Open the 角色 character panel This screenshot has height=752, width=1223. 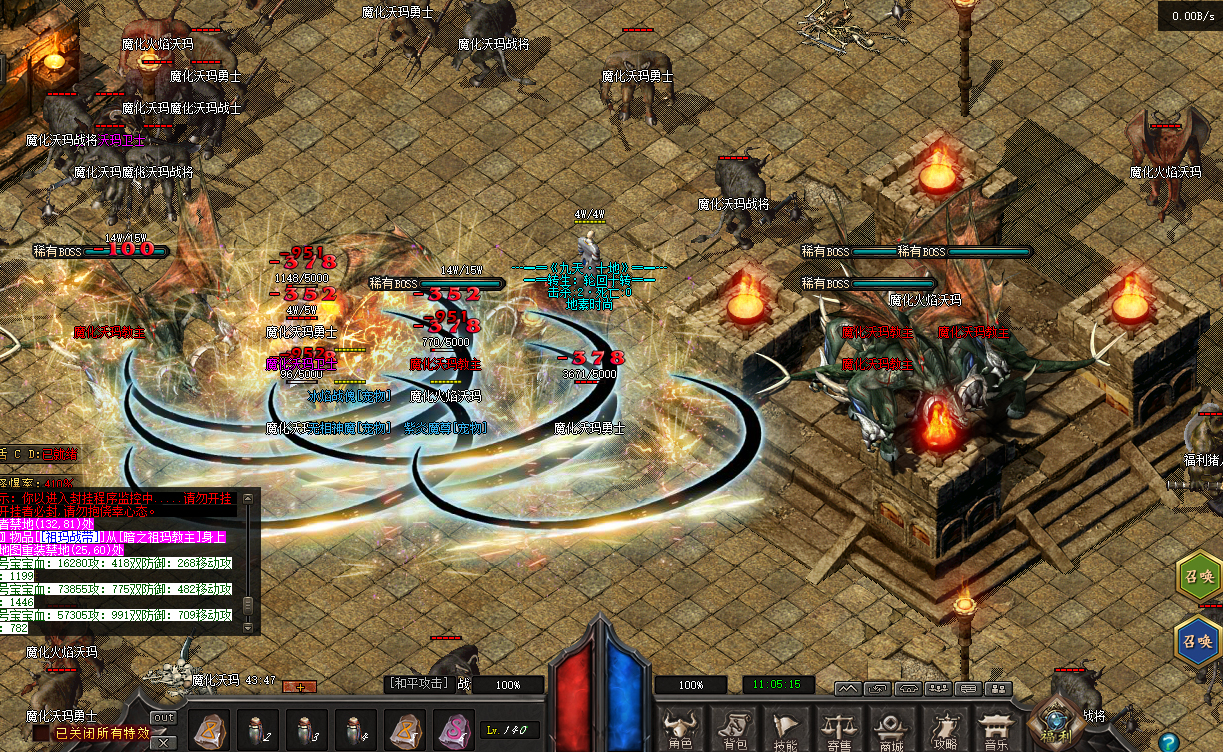[680, 728]
